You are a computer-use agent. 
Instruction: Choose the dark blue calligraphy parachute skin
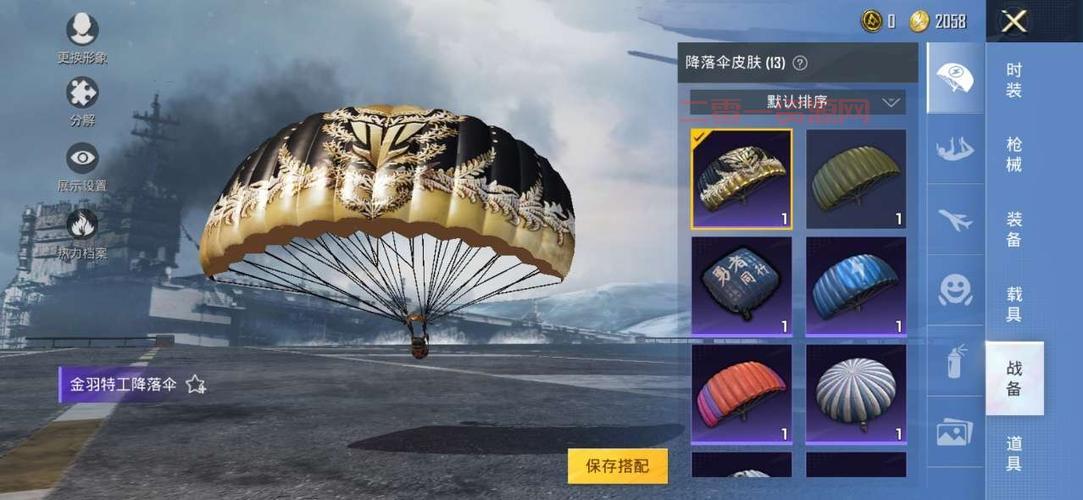tap(741, 285)
